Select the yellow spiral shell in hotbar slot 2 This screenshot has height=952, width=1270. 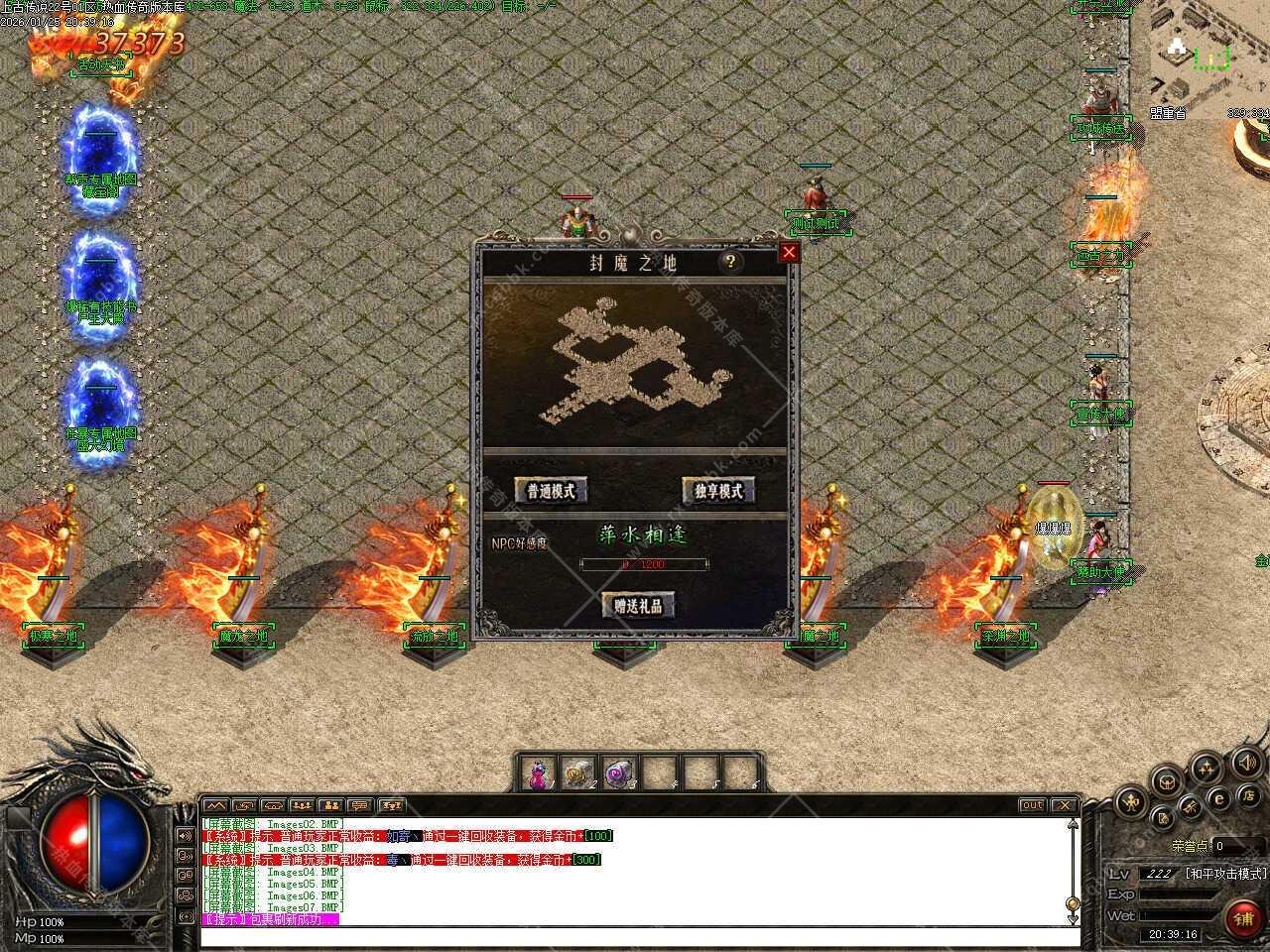pos(577,773)
